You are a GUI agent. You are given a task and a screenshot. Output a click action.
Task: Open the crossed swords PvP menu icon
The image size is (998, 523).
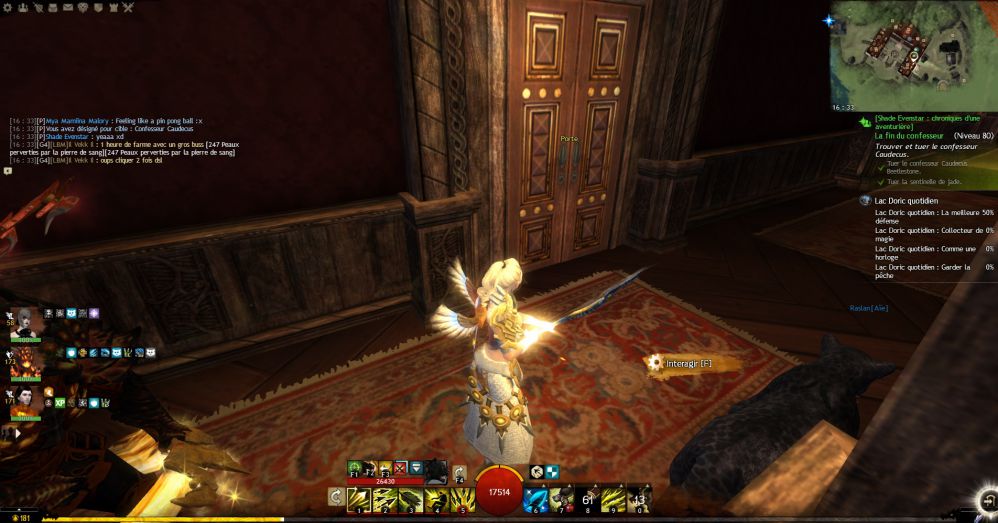coord(128,7)
